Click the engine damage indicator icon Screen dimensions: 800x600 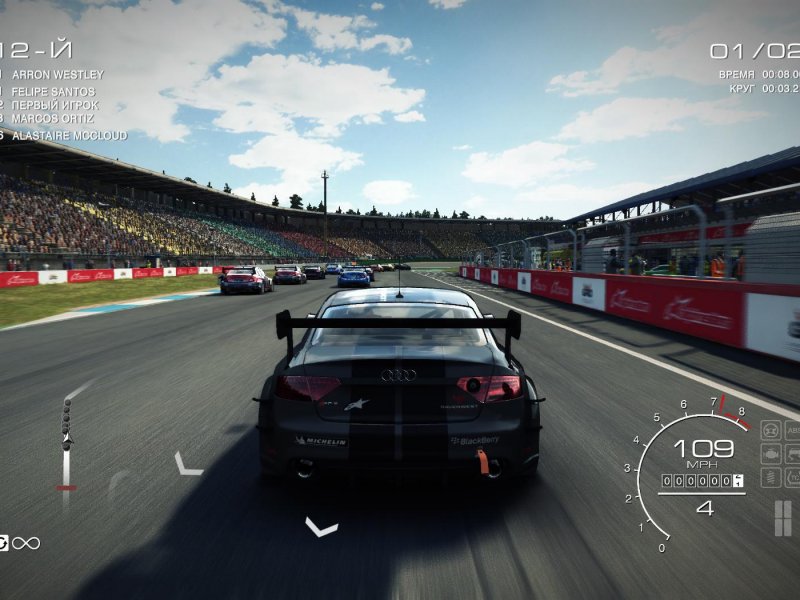pyautogui.click(x=771, y=454)
